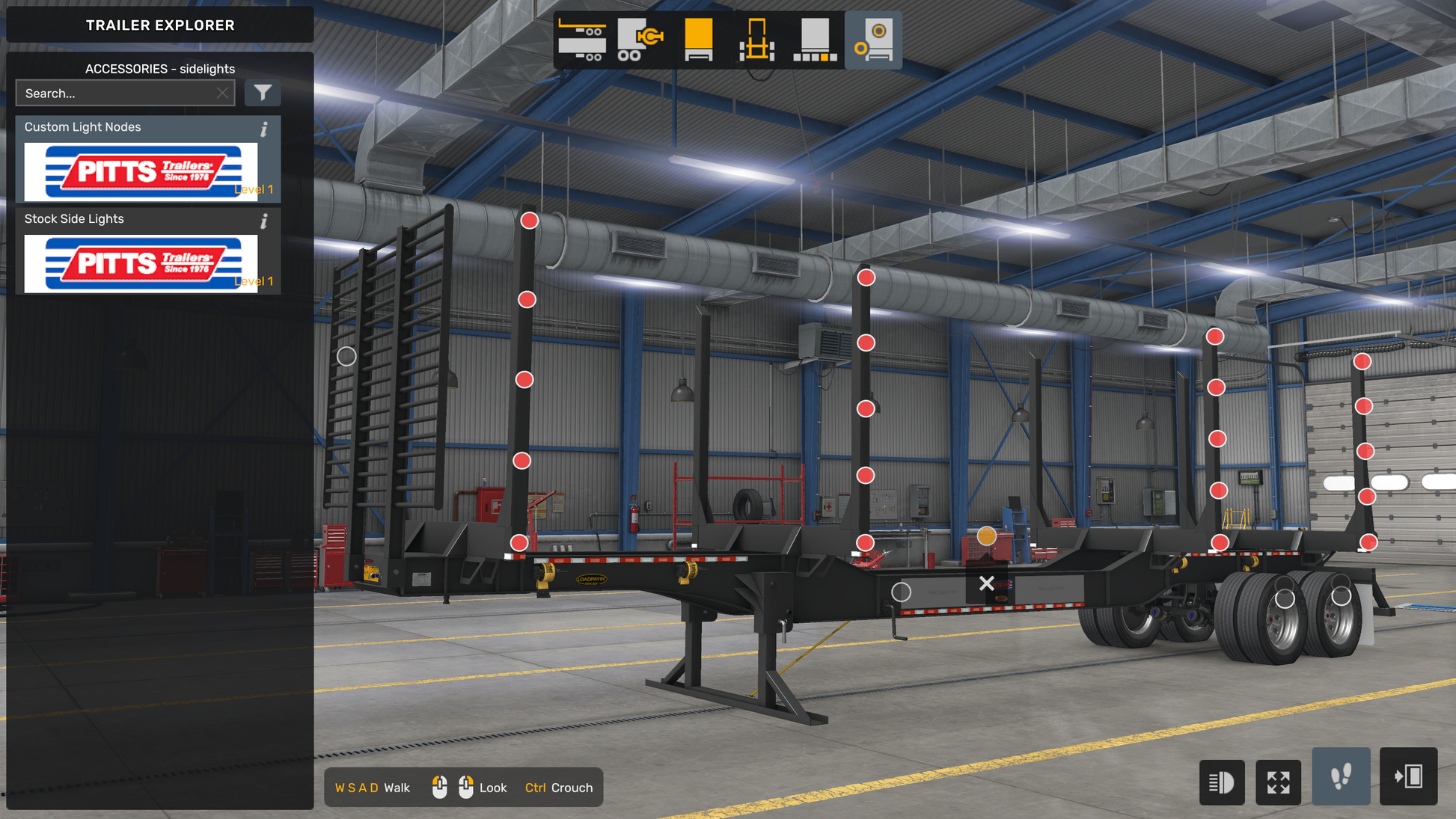Show info for Stock Side Lights
This screenshot has height=819, width=1456.
click(264, 221)
